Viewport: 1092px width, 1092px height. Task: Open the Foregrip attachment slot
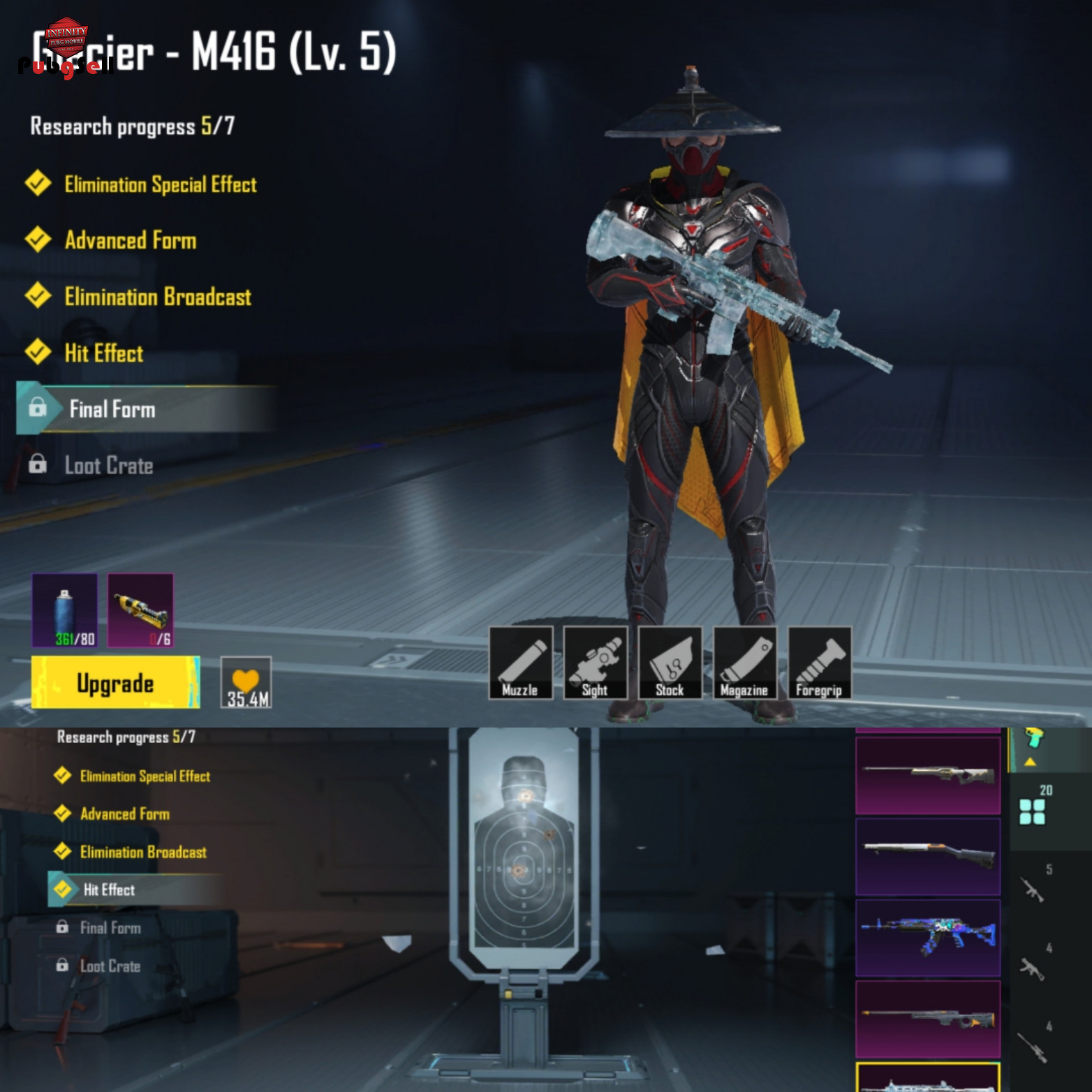click(x=819, y=663)
